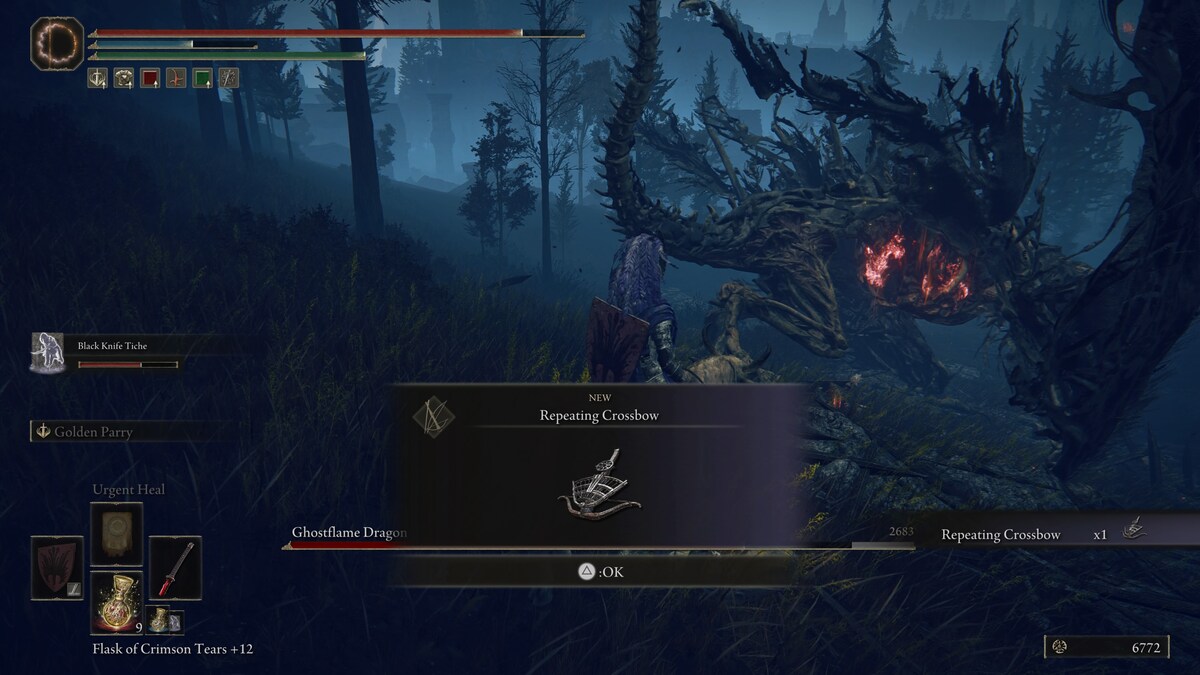Select the Urgent Heal spell slot

click(117, 534)
